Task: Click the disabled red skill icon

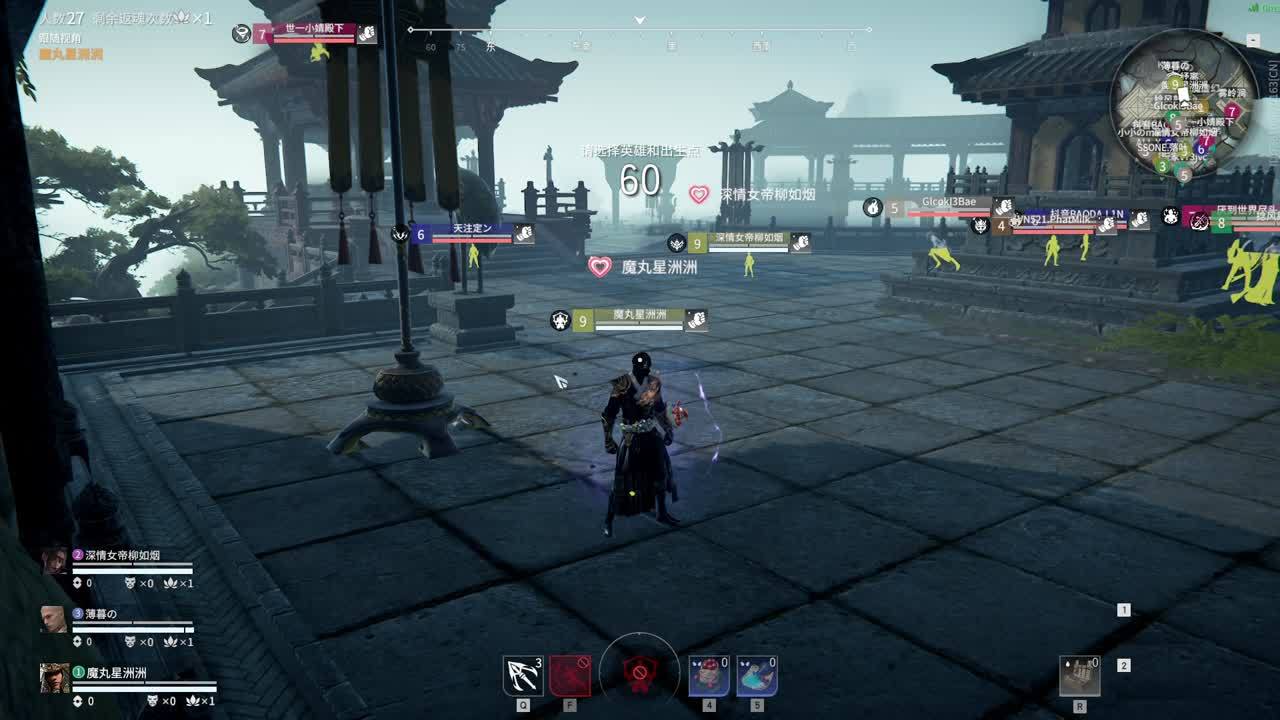Action: [570, 676]
